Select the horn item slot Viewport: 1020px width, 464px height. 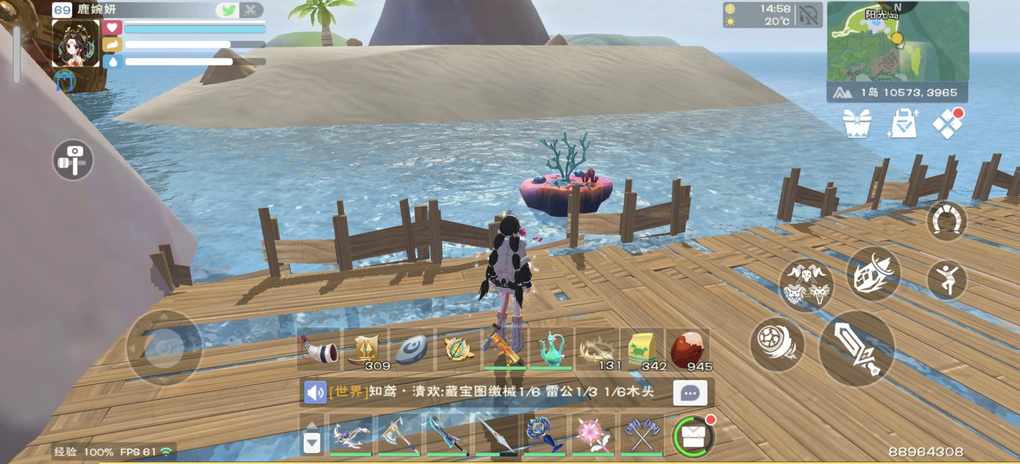point(319,350)
